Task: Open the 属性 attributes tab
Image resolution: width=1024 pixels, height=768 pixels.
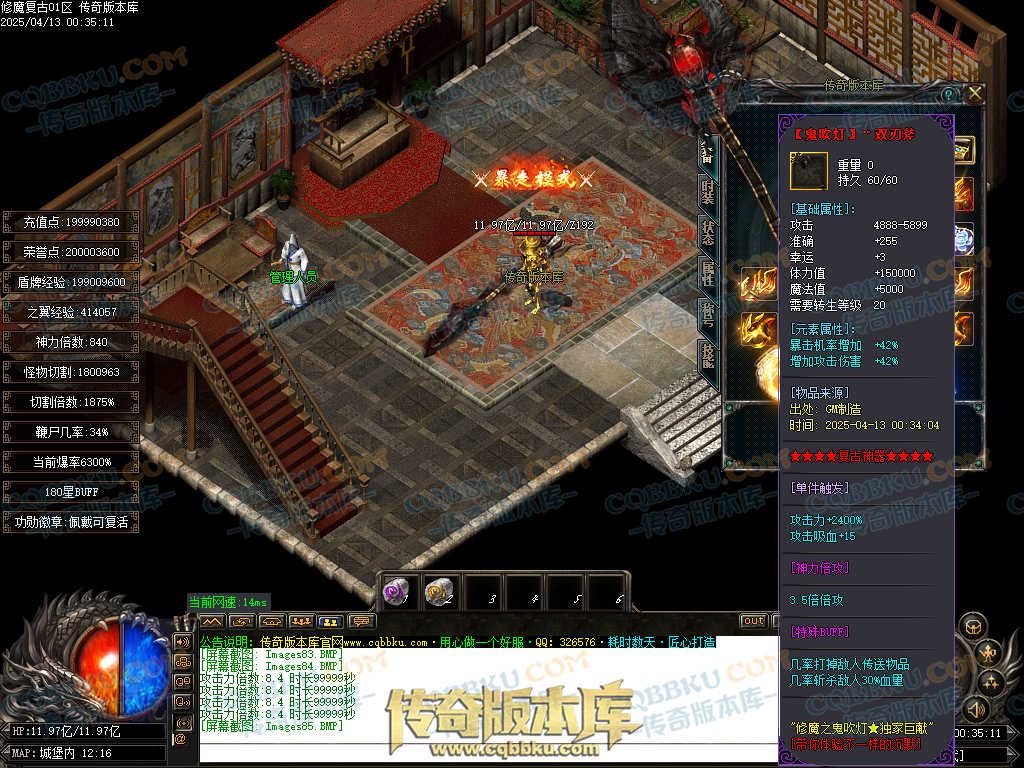Action: [707, 272]
